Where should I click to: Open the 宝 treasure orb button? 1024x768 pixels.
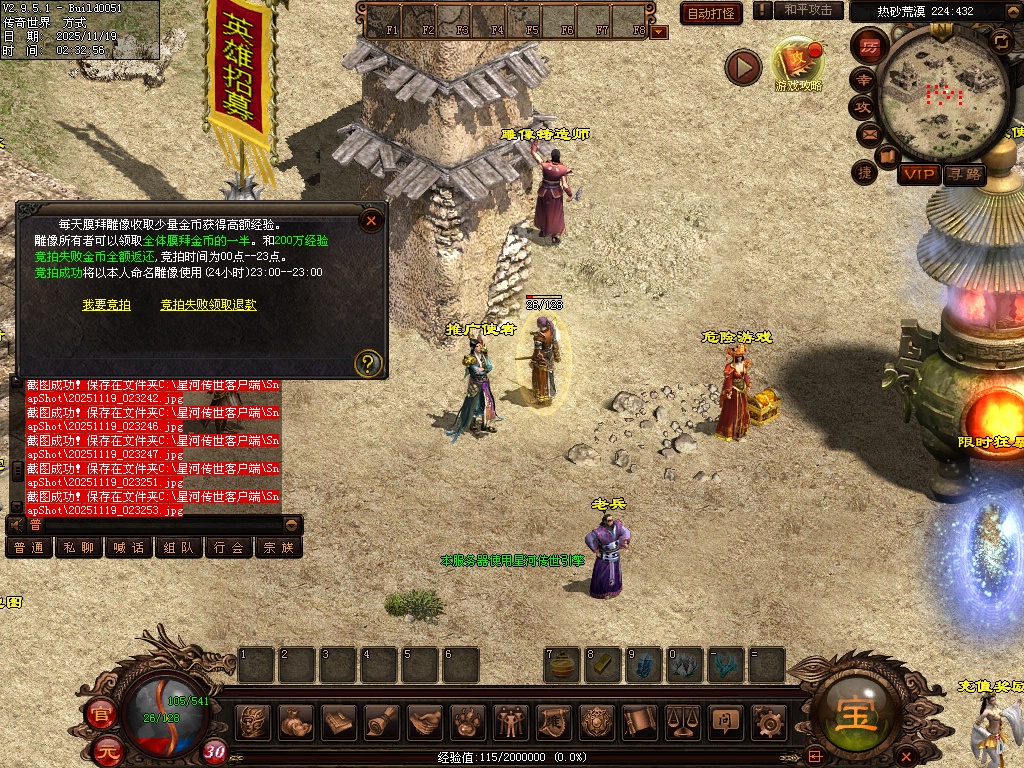click(x=857, y=716)
